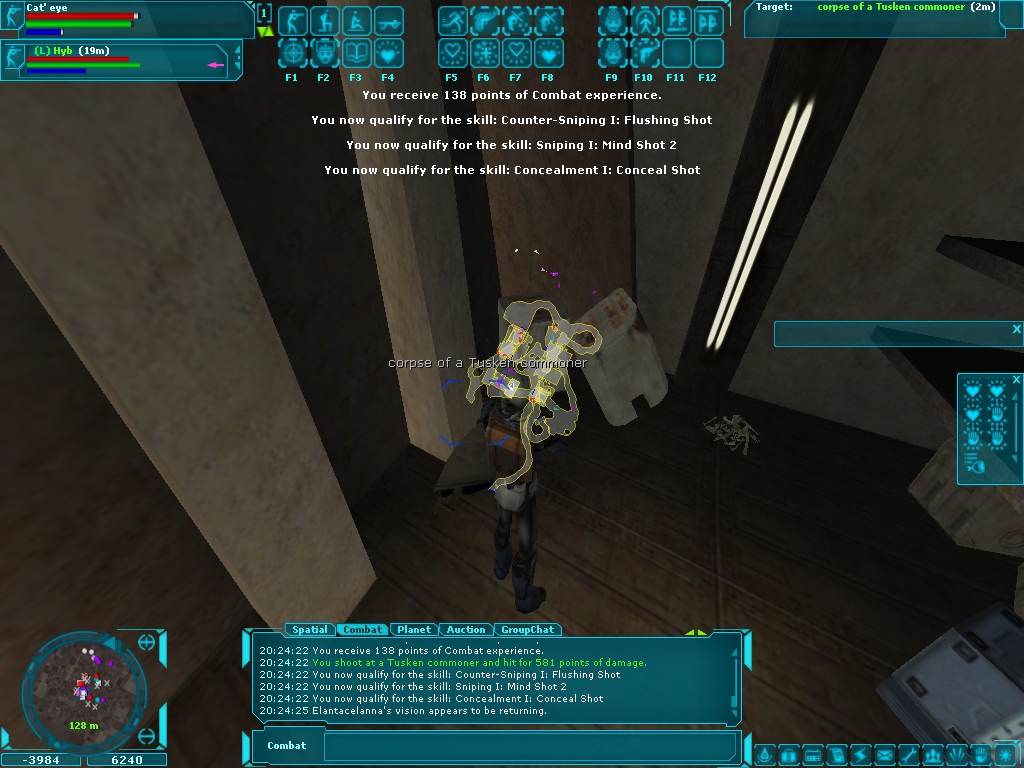The image size is (1024, 768).
Task: Click the Combat chat input field
Action: [x=530, y=746]
